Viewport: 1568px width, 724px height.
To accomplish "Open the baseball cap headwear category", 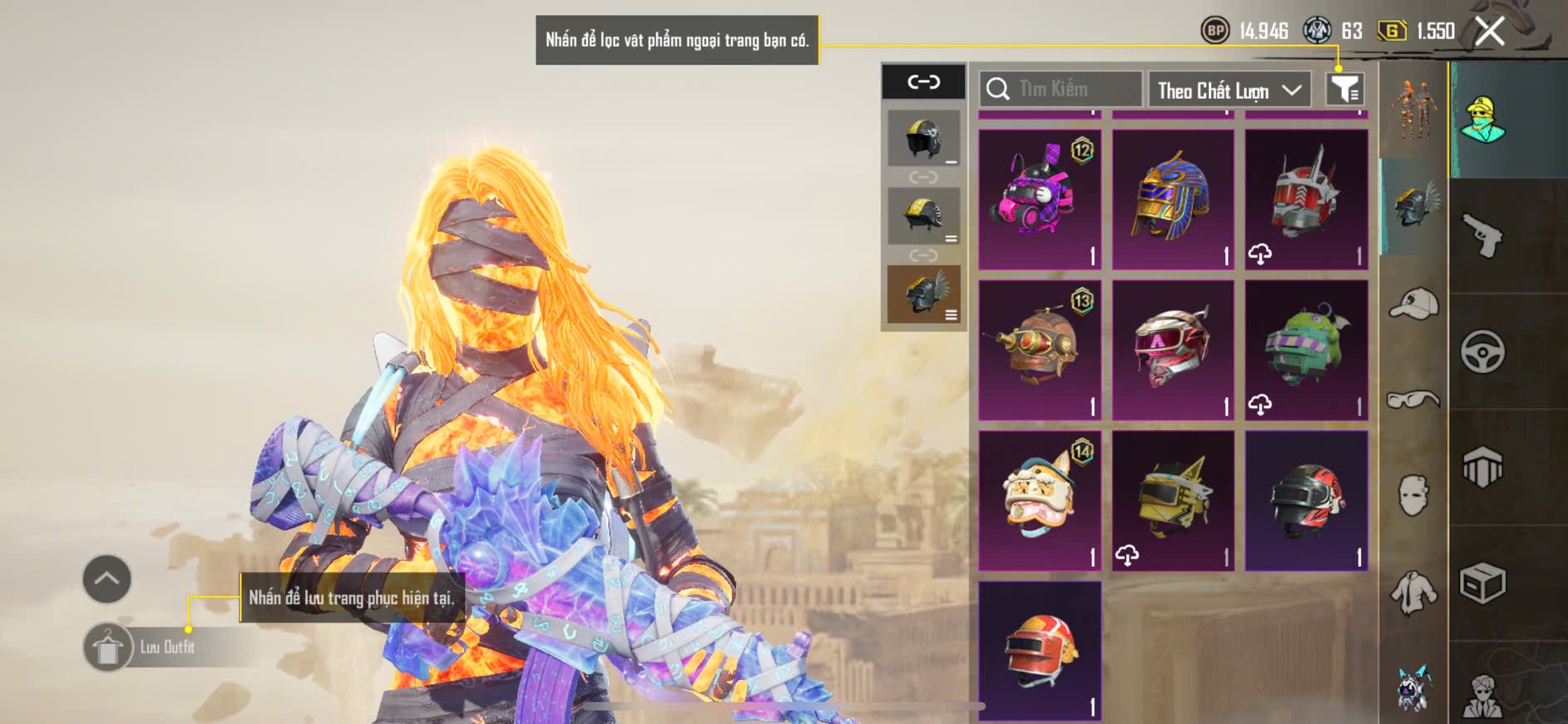I will 1413,303.
